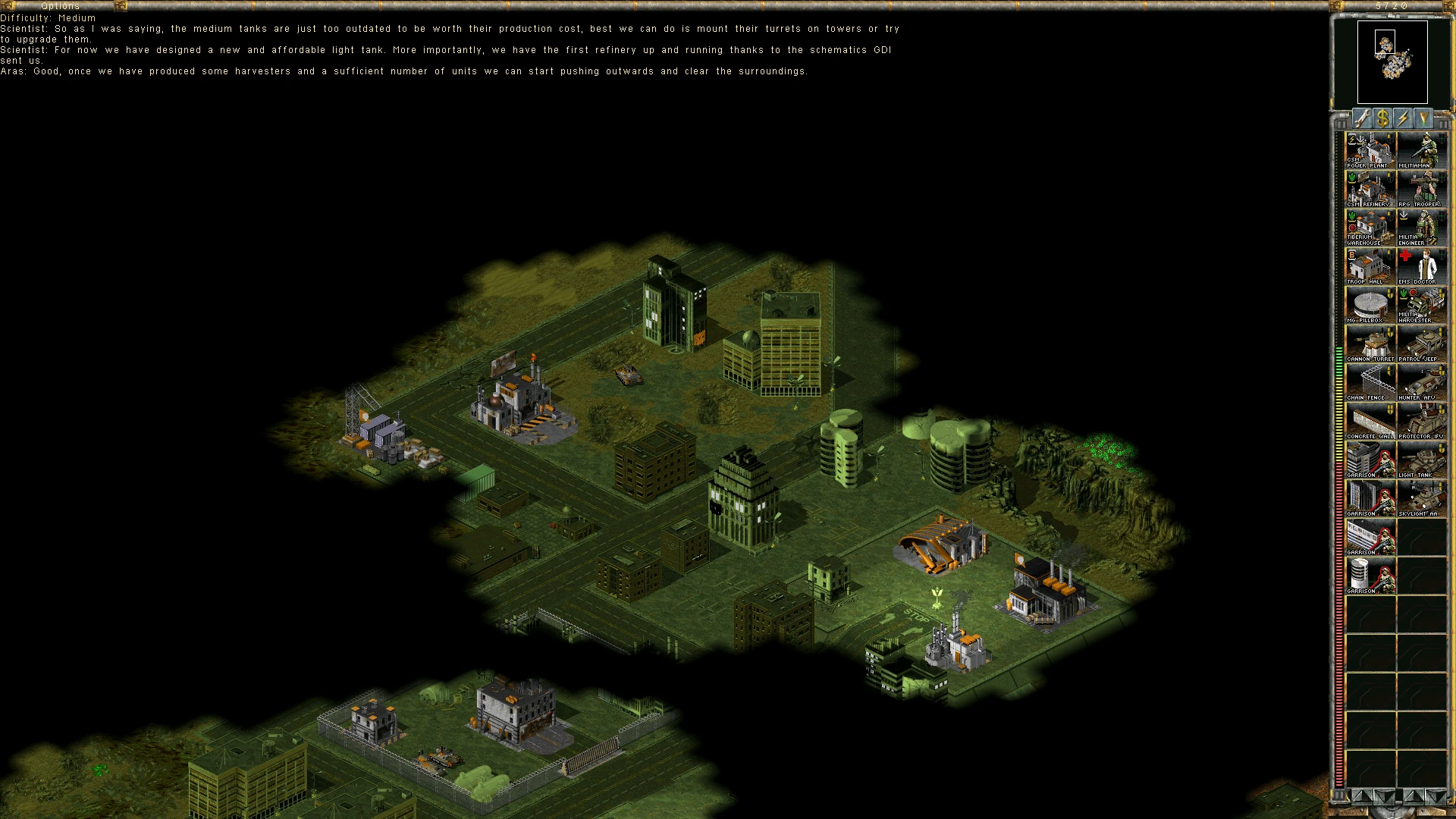
Task: Toggle the lightning bolt power button
Action: pyautogui.click(x=1404, y=118)
